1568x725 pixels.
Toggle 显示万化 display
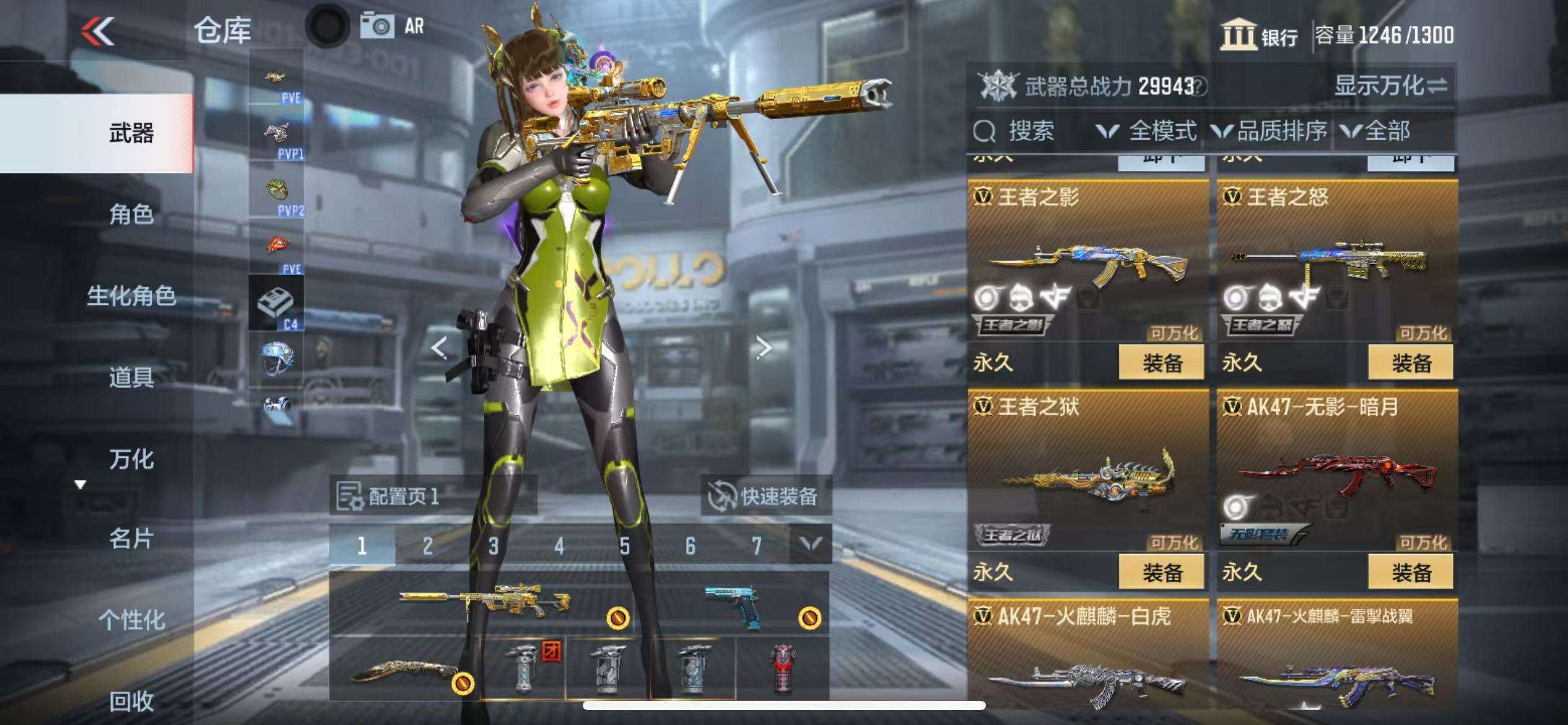point(1390,86)
